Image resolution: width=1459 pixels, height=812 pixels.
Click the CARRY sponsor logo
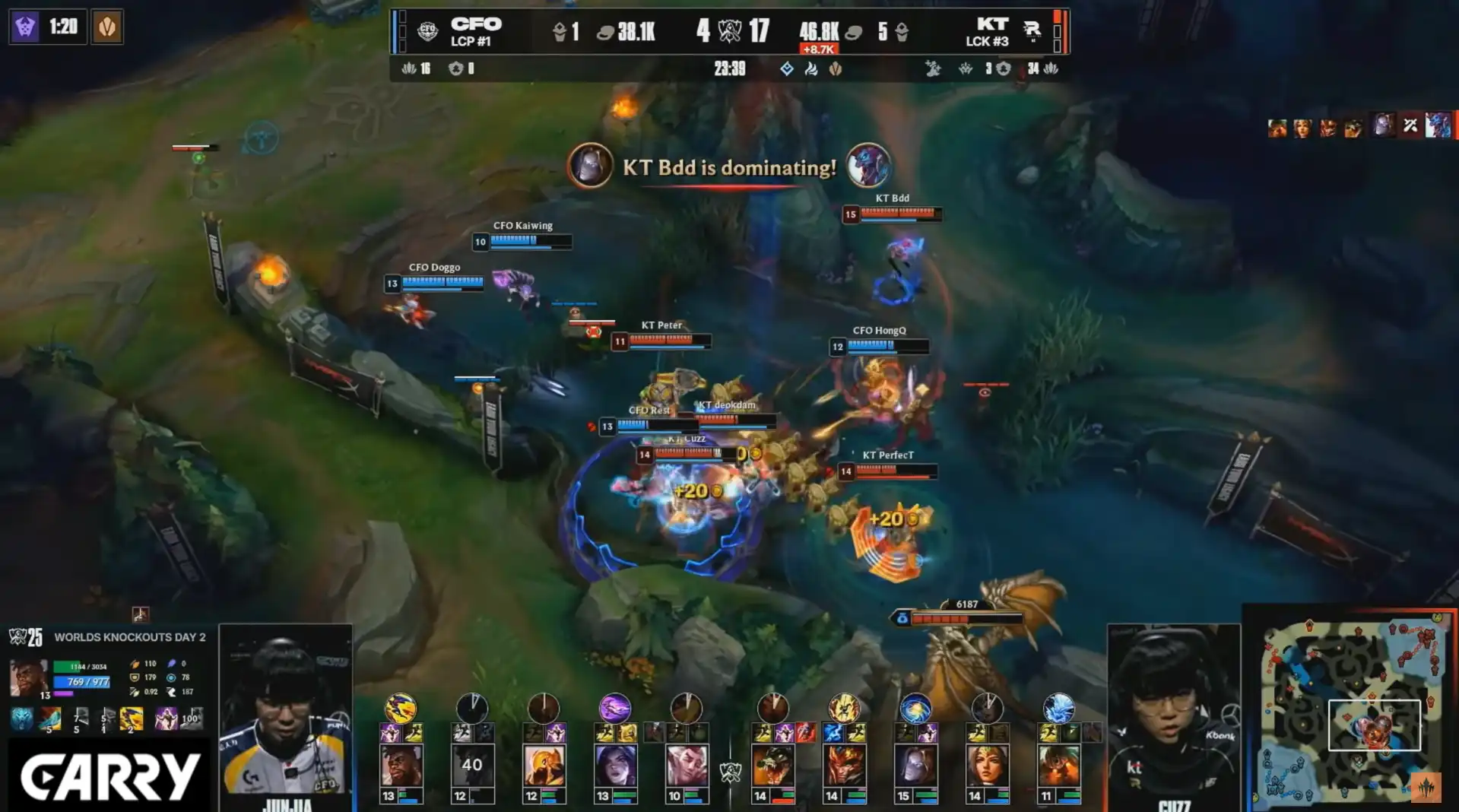point(109,777)
